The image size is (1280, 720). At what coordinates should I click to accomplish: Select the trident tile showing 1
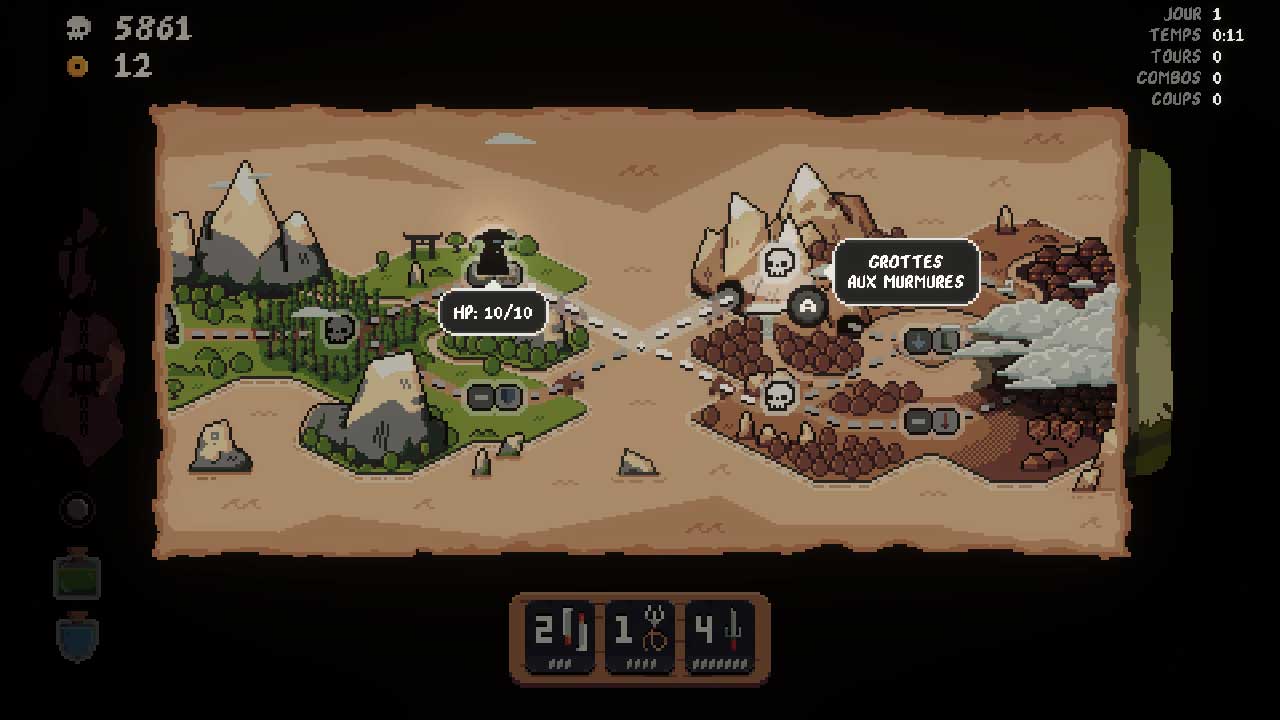tap(639, 633)
